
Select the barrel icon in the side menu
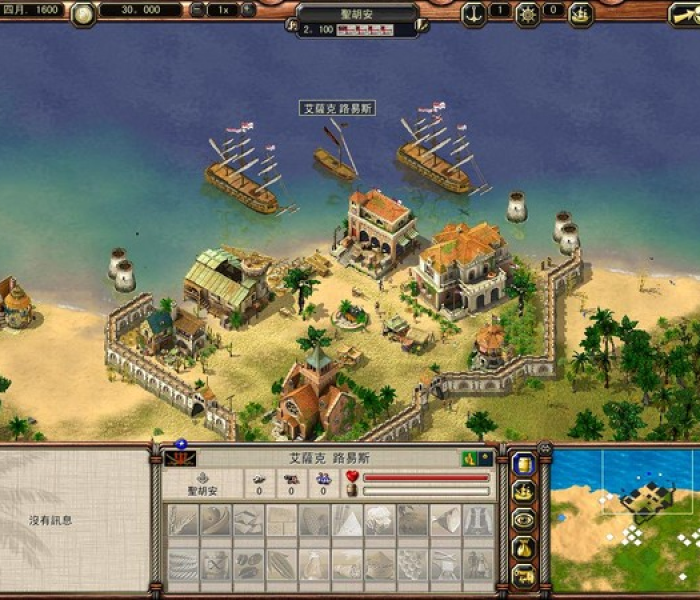click(523, 464)
